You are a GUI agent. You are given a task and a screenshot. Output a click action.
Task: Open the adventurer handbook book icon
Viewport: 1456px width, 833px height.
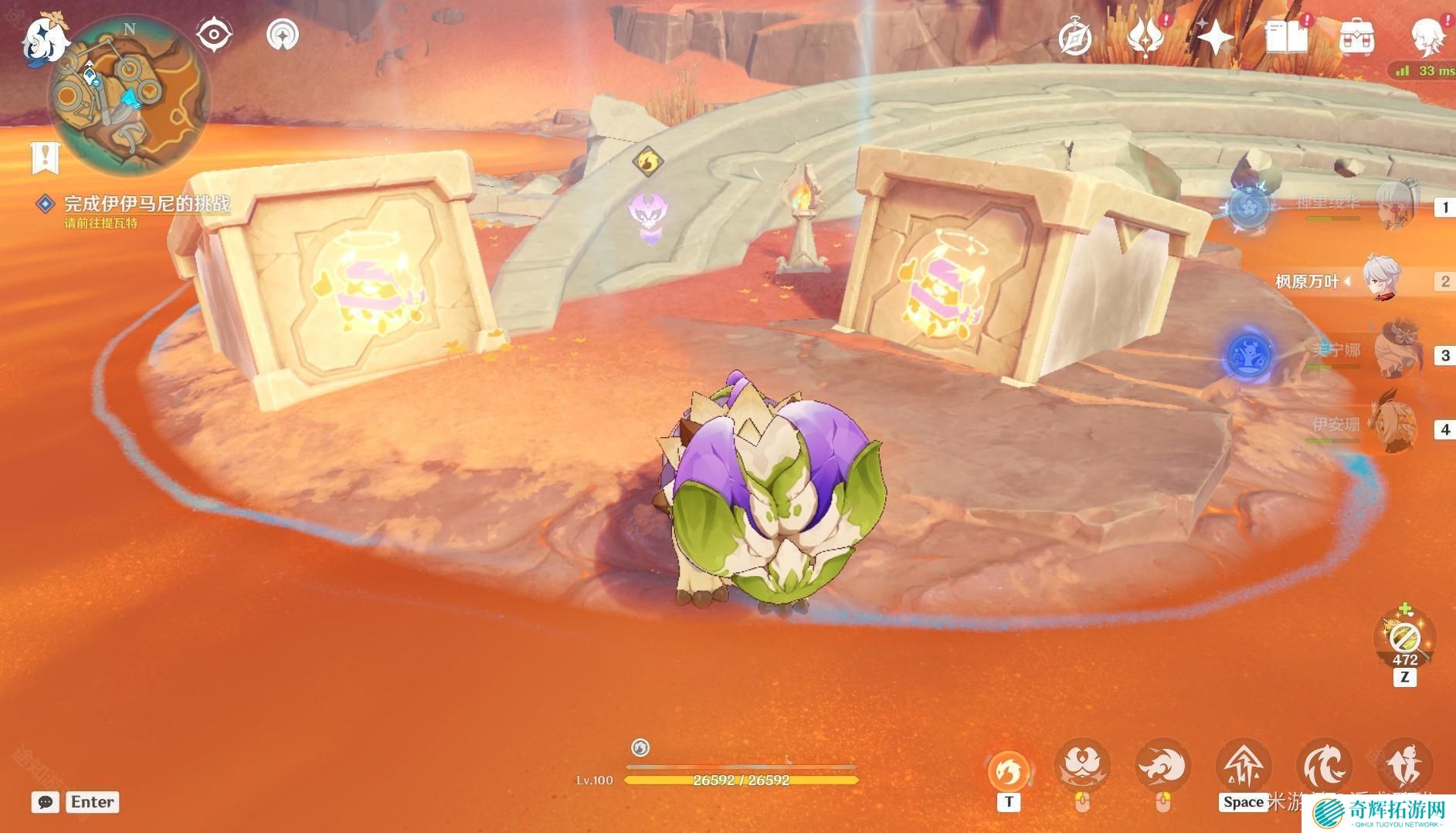1286,37
